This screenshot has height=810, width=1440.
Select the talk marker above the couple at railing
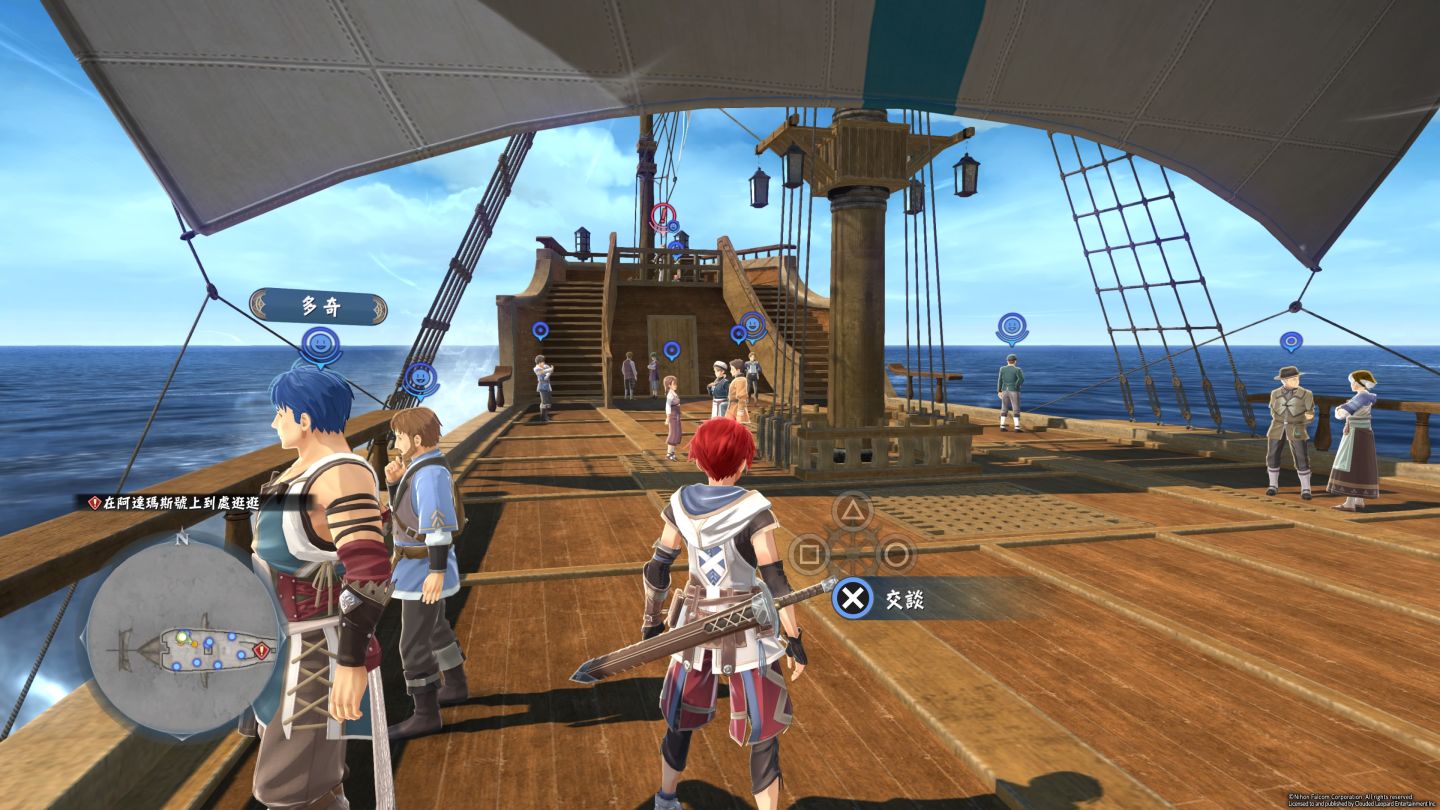click(x=1291, y=342)
